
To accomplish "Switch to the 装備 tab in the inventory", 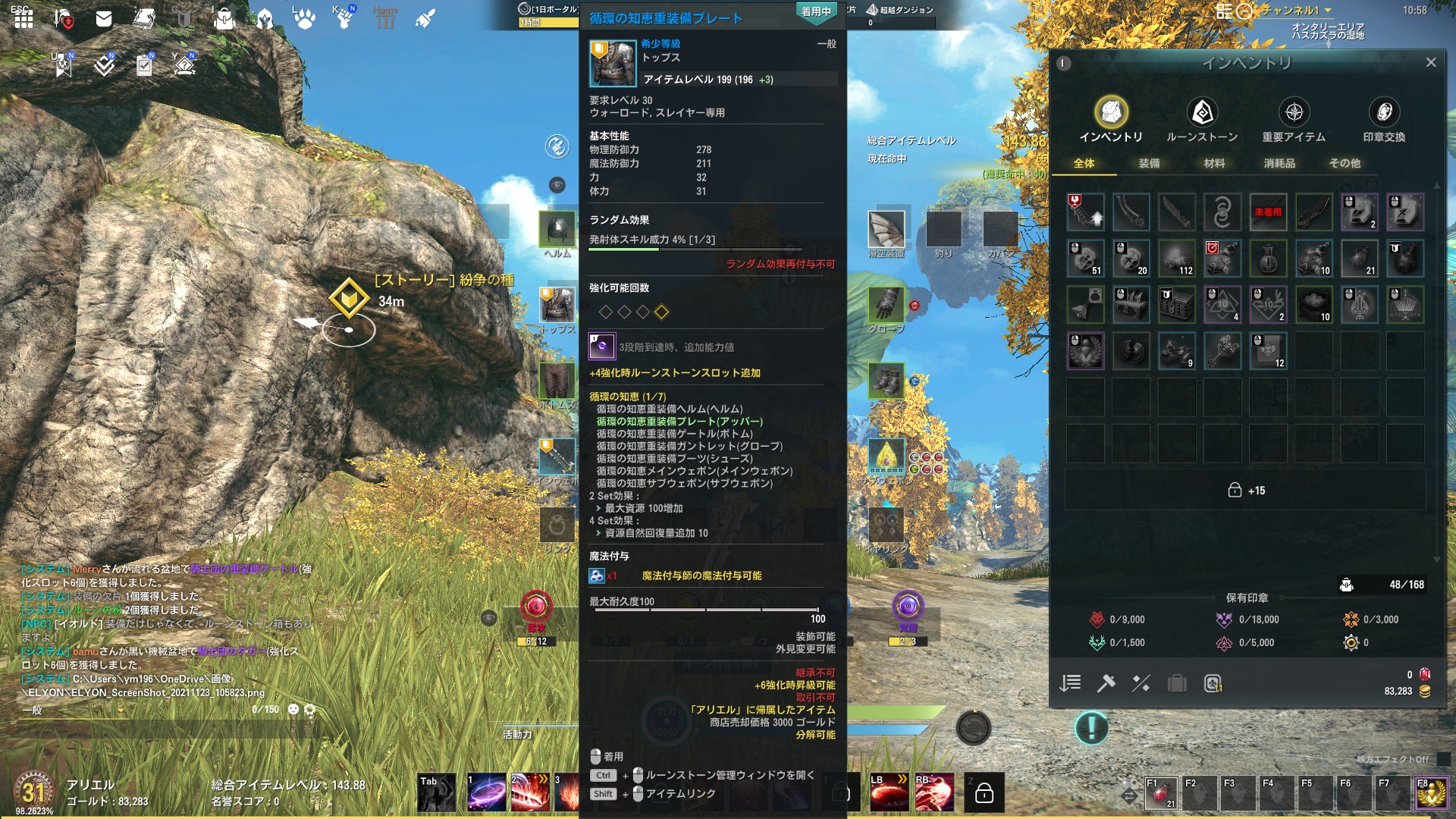I will click(x=1151, y=163).
